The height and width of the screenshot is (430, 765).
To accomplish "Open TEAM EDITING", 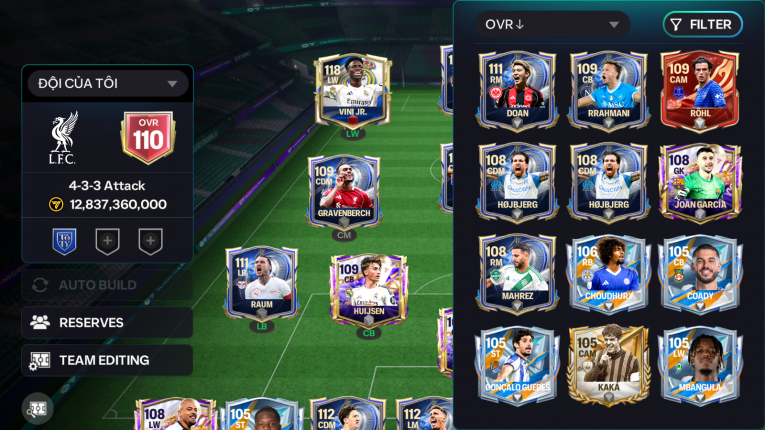I will click(107, 360).
